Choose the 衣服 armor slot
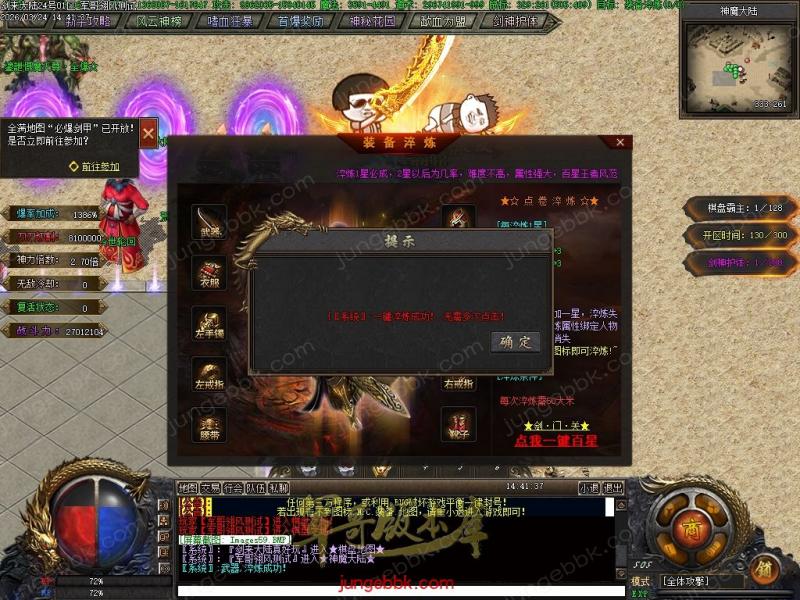 pos(209,273)
